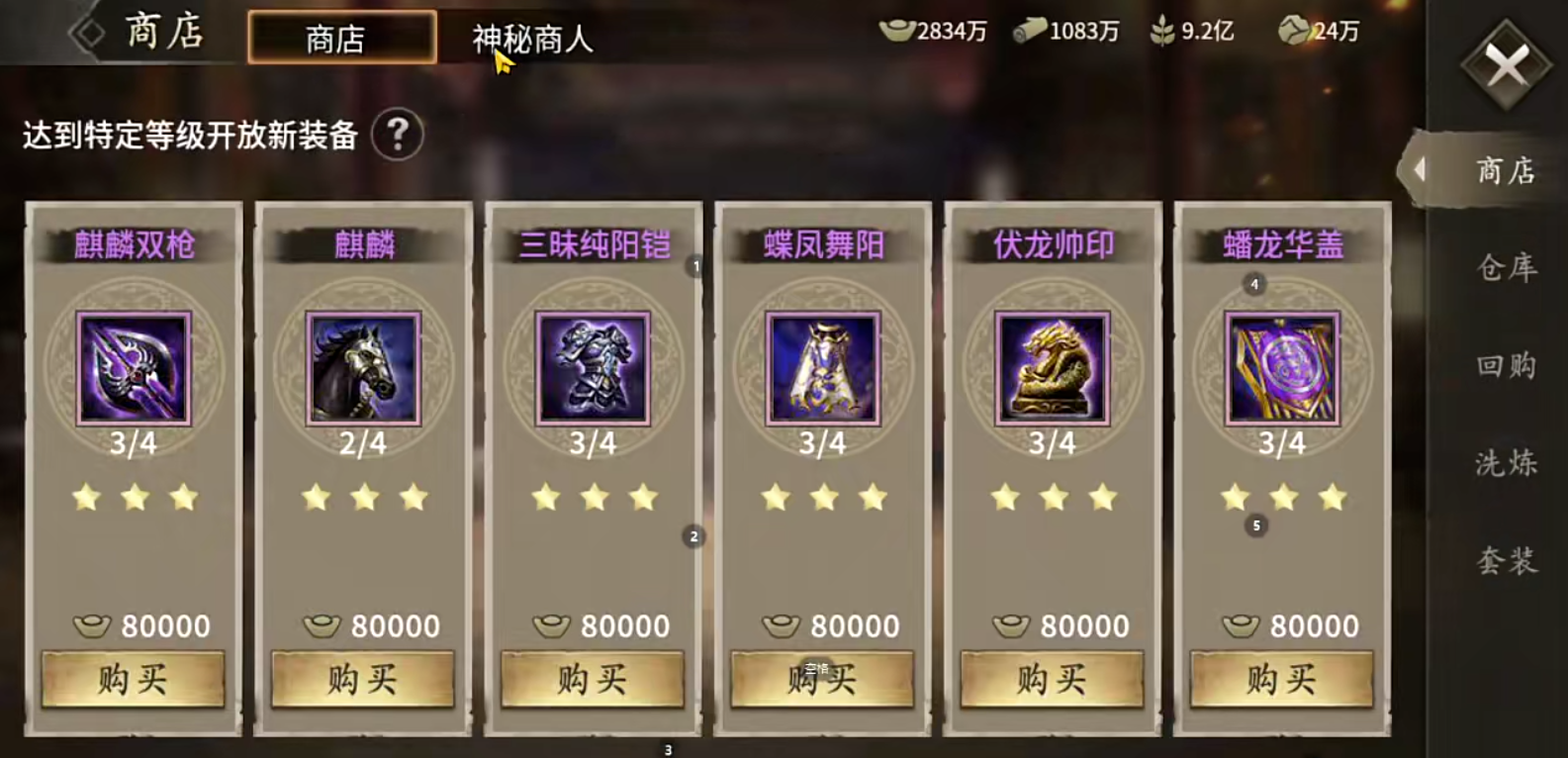This screenshot has width=1568, height=758.
Task: Open the question mark help icon
Action: 399,133
